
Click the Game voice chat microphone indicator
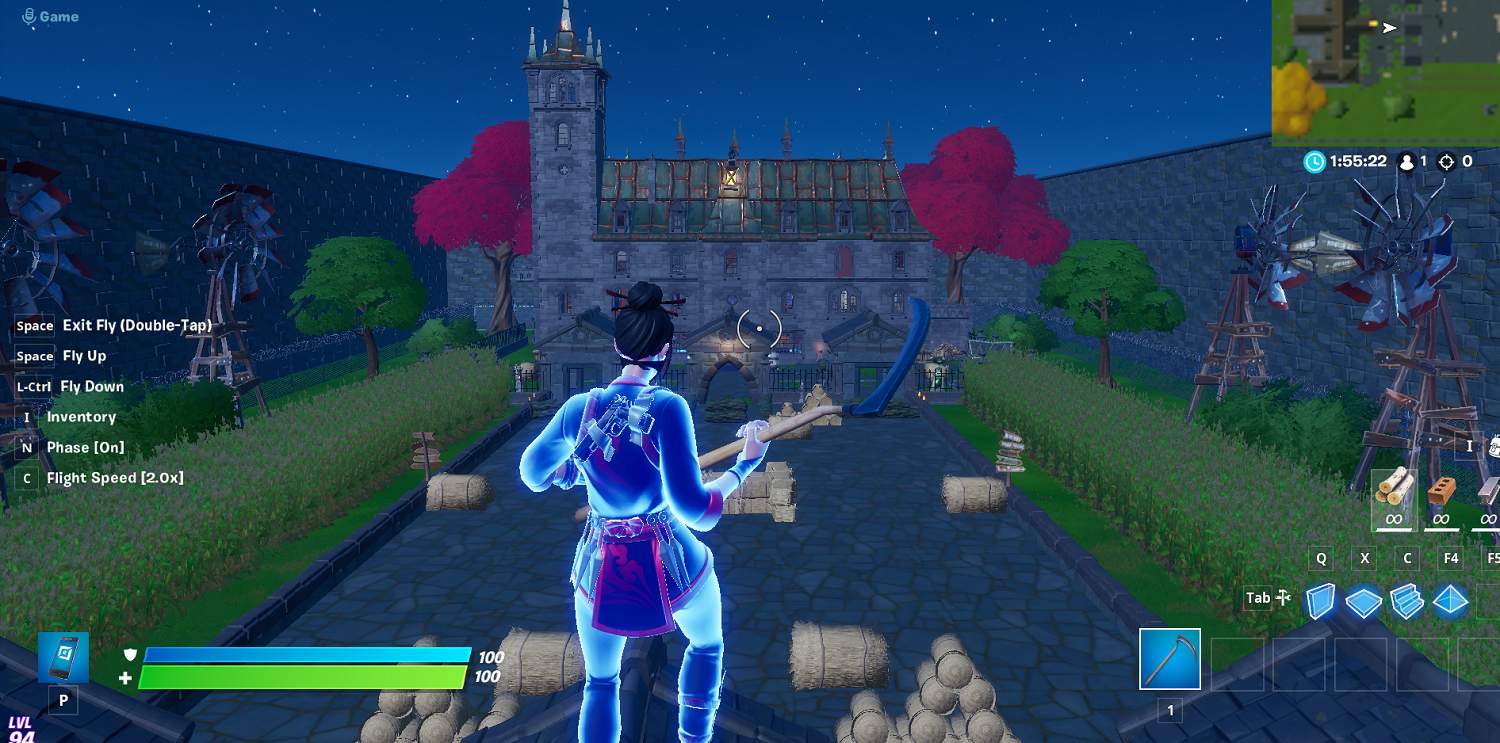coord(29,16)
